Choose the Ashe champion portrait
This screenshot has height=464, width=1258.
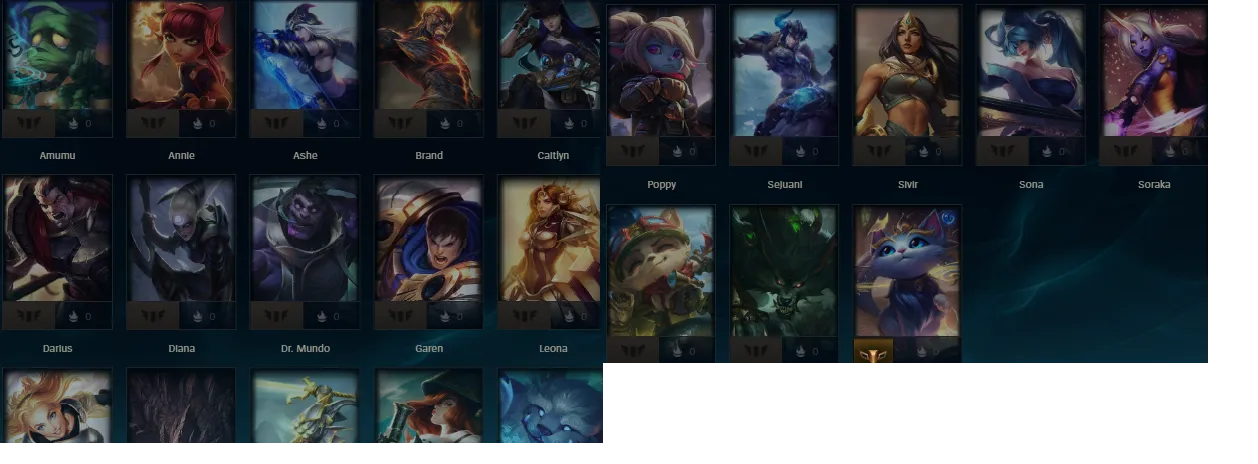(305, 56)
